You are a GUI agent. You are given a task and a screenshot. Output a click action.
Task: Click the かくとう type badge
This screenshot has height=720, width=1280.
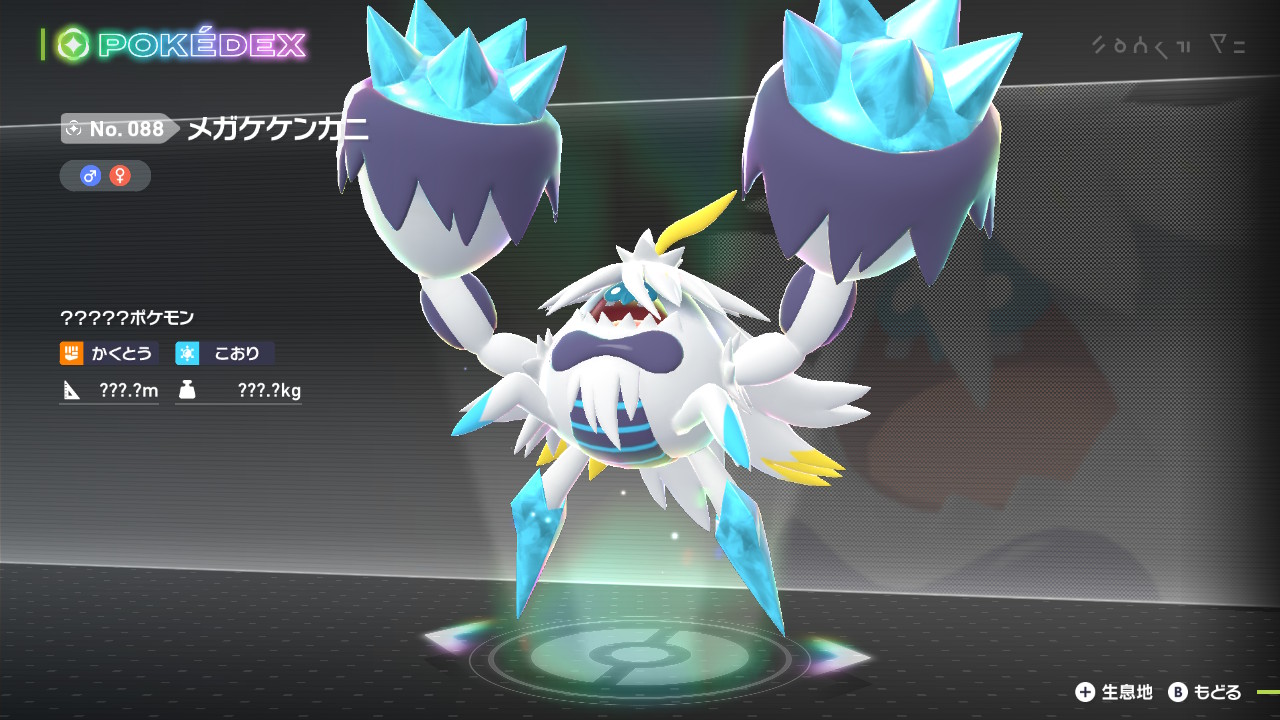pos(109,353)
